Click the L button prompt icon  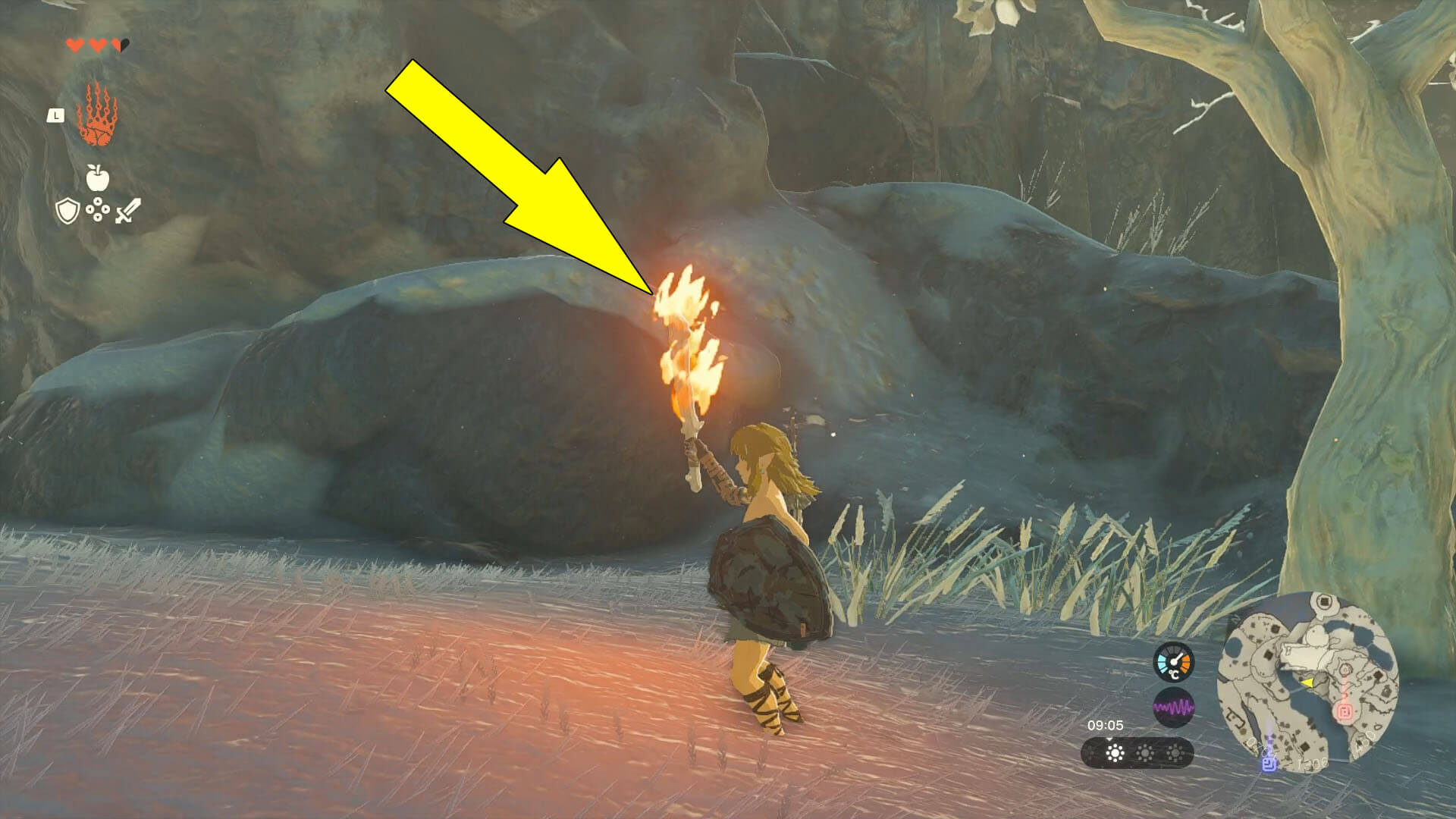coord(55,116)
